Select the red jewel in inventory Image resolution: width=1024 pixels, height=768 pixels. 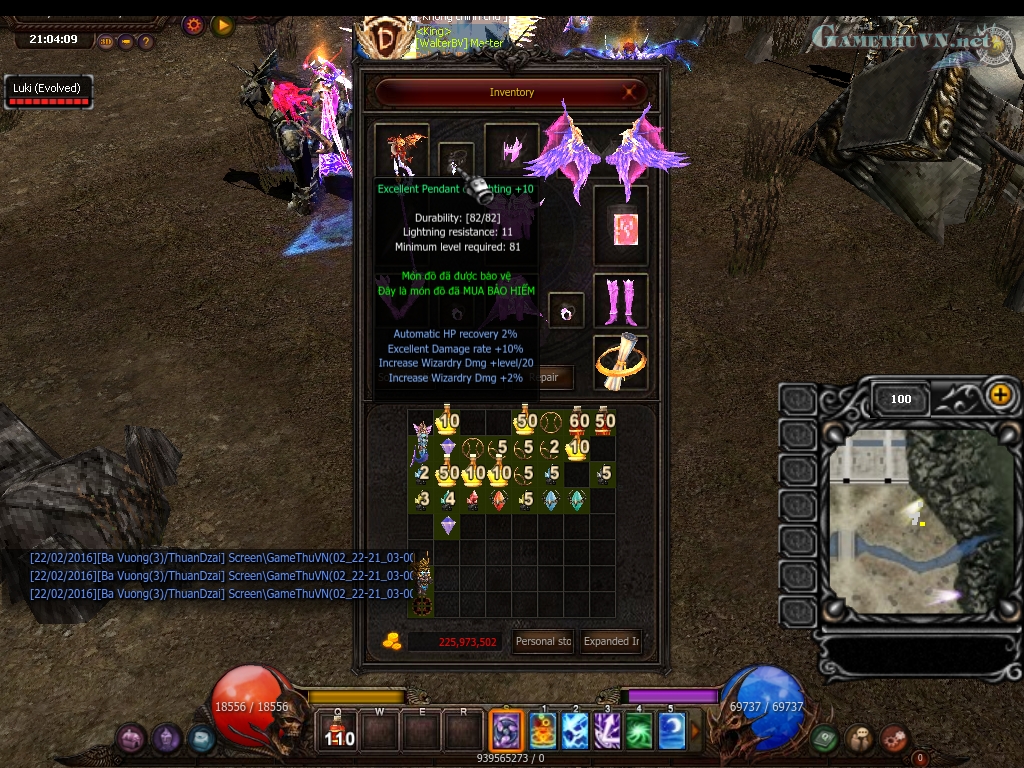(x=499, y=499)
